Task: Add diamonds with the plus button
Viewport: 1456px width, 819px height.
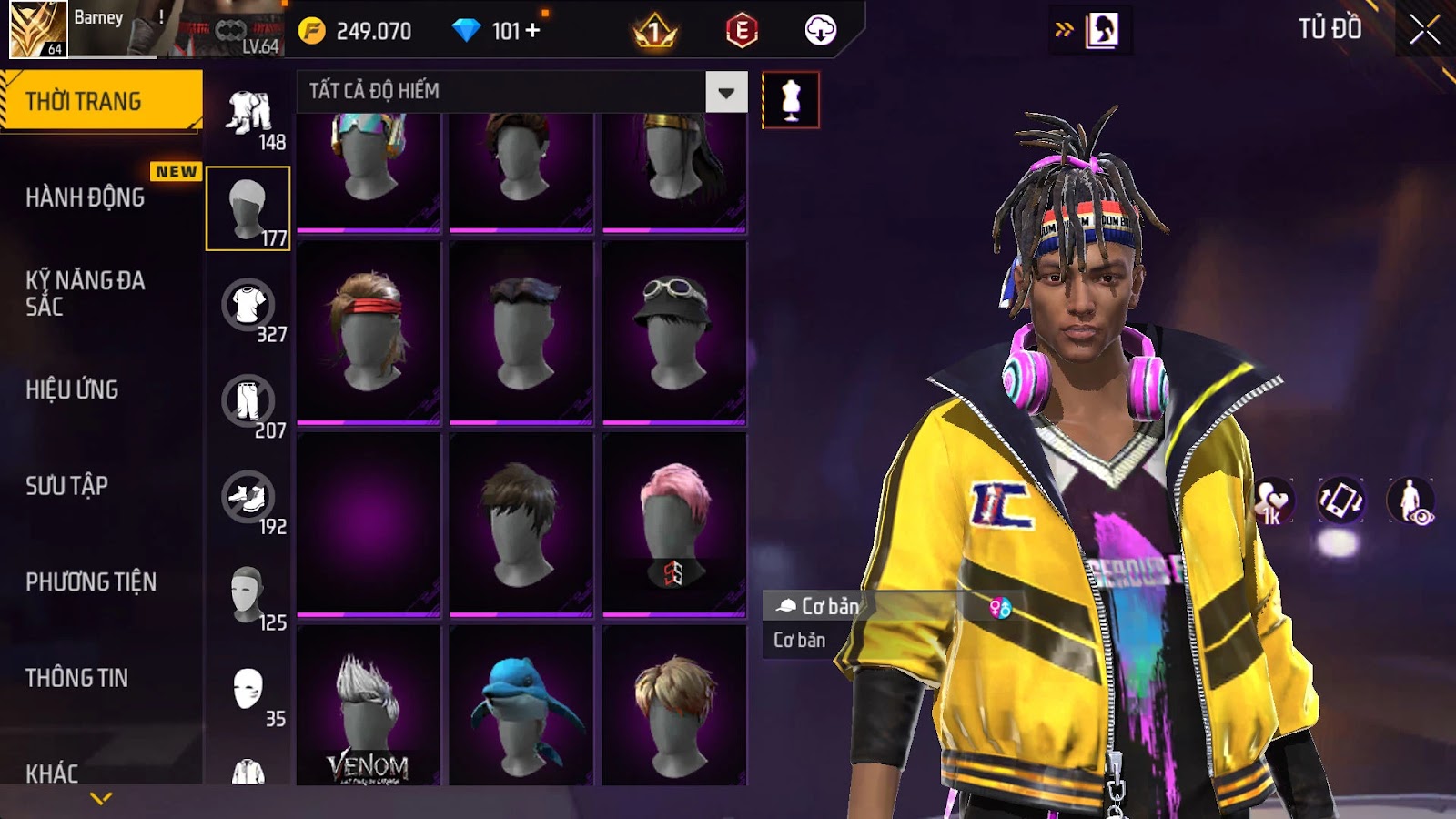Action: tap(533, 31)
